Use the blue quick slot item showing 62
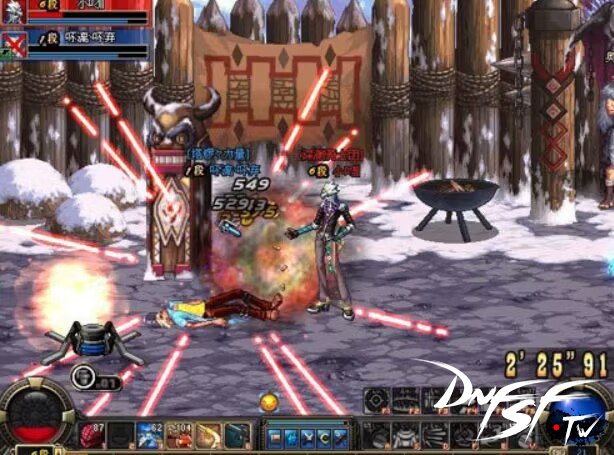 151,435
